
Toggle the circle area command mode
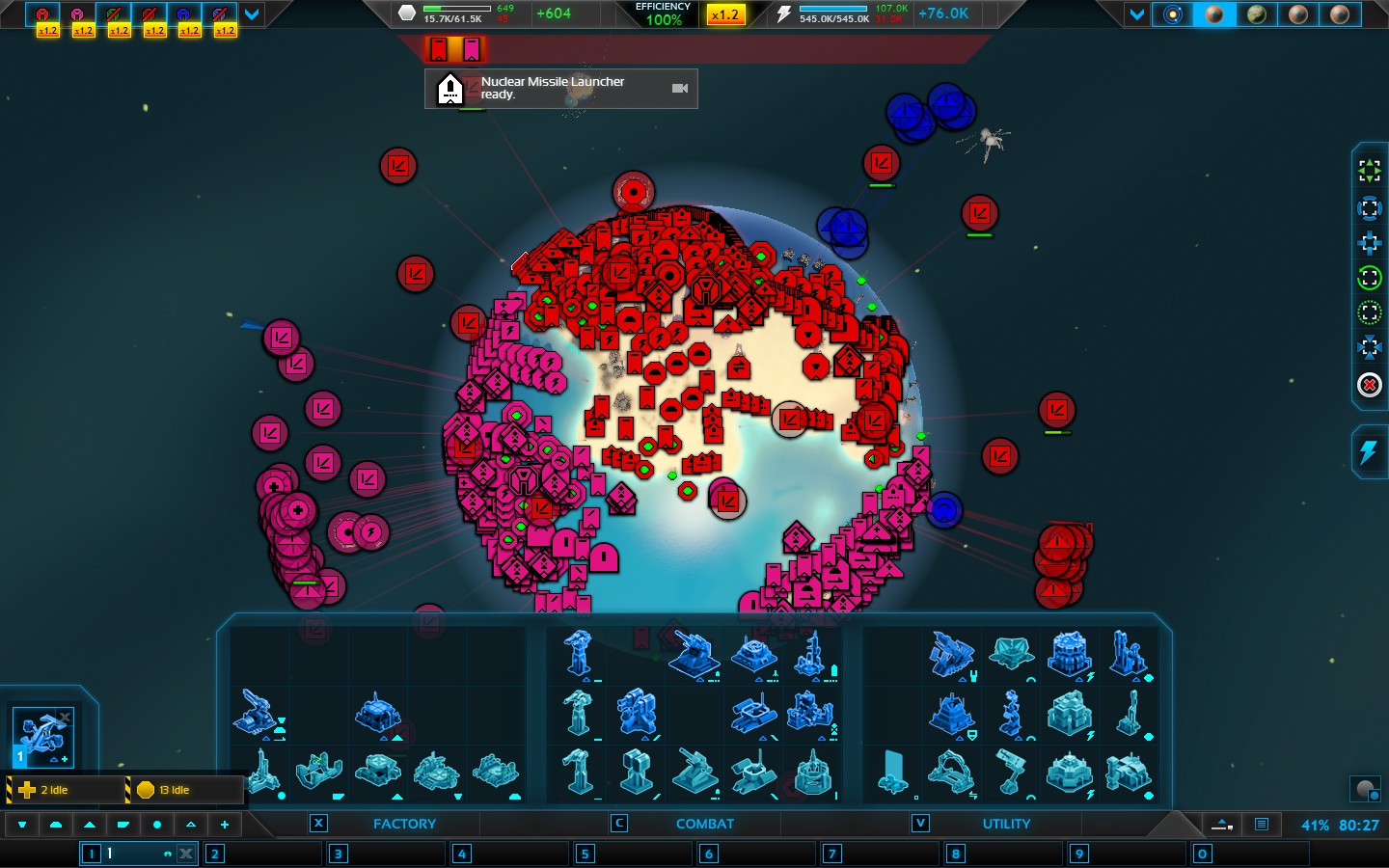pyautogui.click(x=157, y=825)
